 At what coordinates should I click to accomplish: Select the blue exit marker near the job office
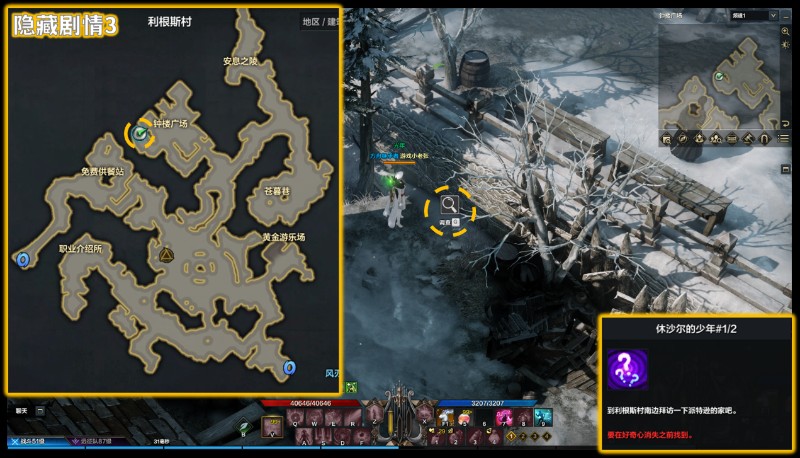point(23,260)
